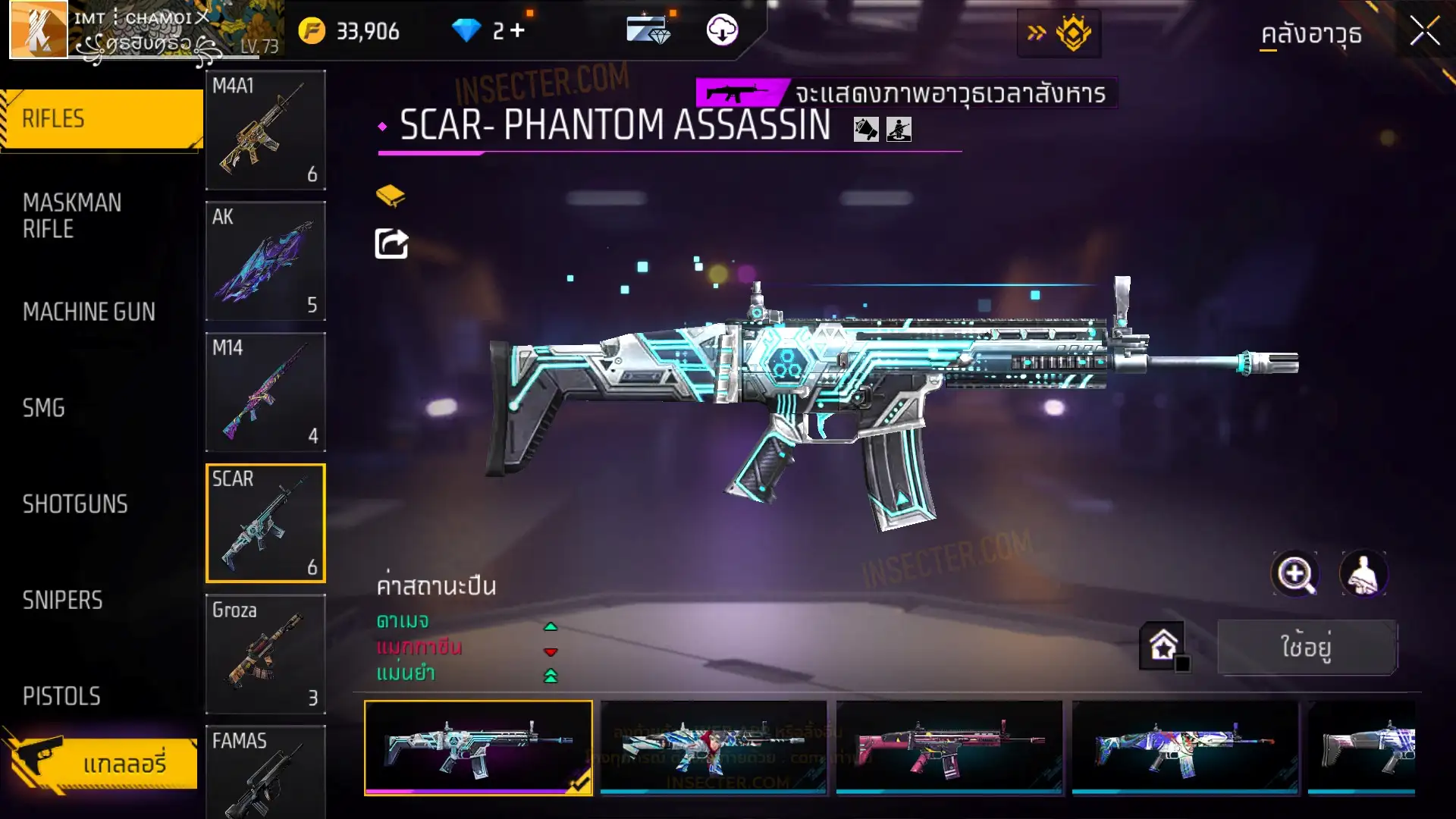Select the SMG weapon category
Image resolution: width=1456 pixels, height=819 pixels.
(44, 408)
